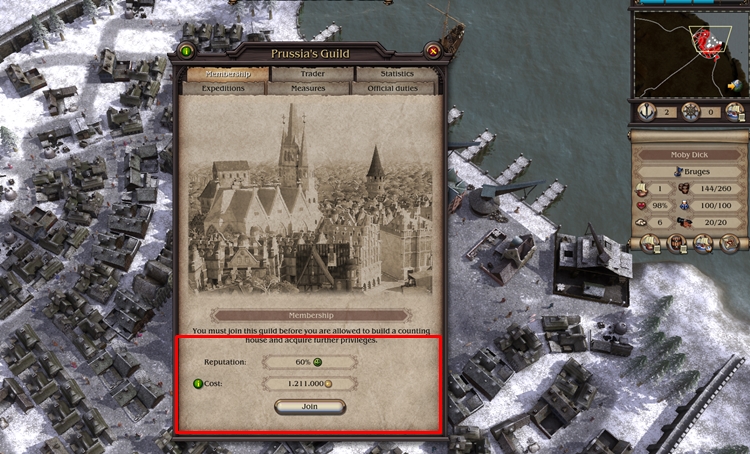Viewport: 750px width, 454px height.
Task: Open the green info button in title bar
Action: 186,50
